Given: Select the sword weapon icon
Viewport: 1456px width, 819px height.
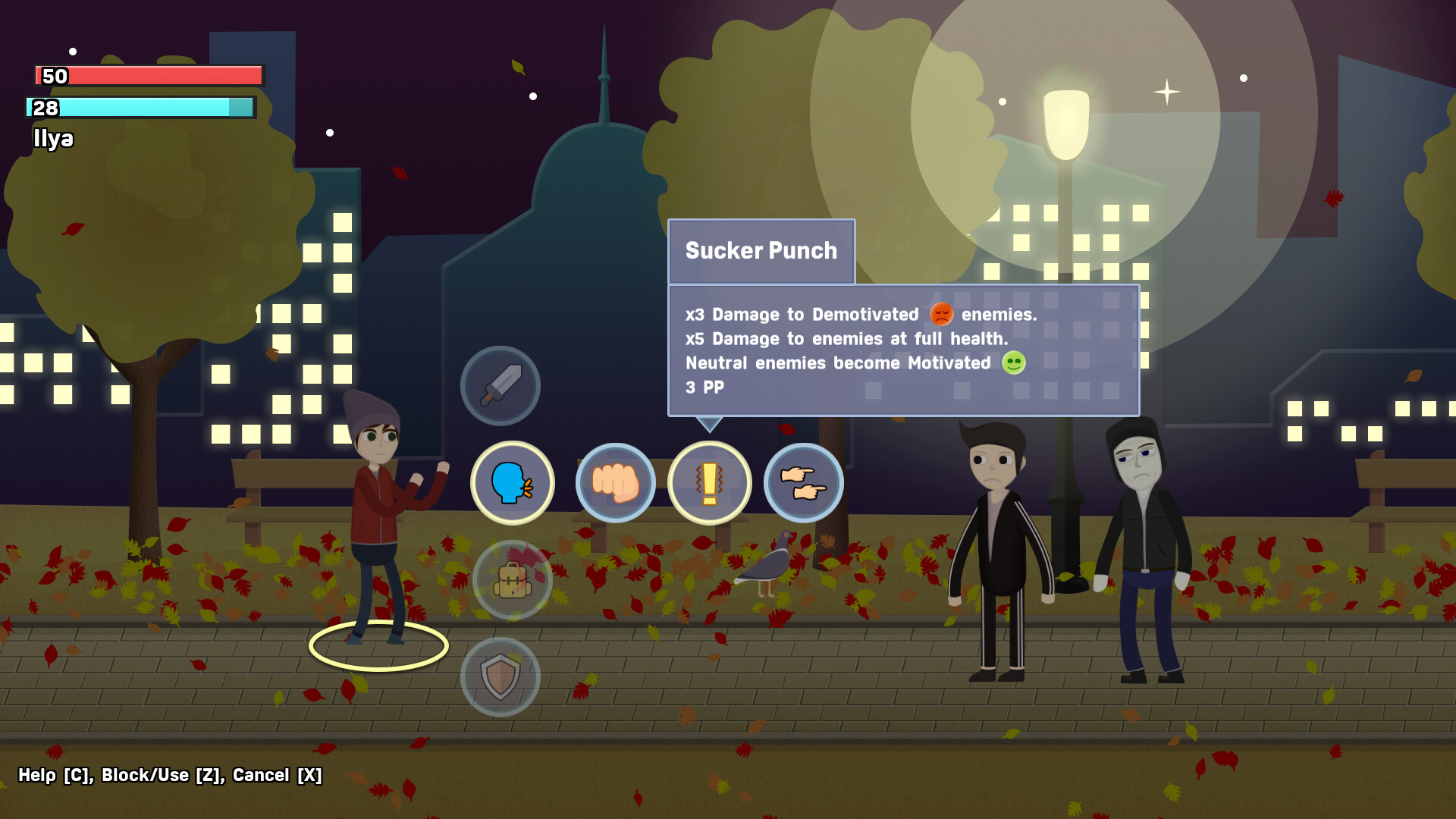Looking at the screenshot, I should (500, 385).
